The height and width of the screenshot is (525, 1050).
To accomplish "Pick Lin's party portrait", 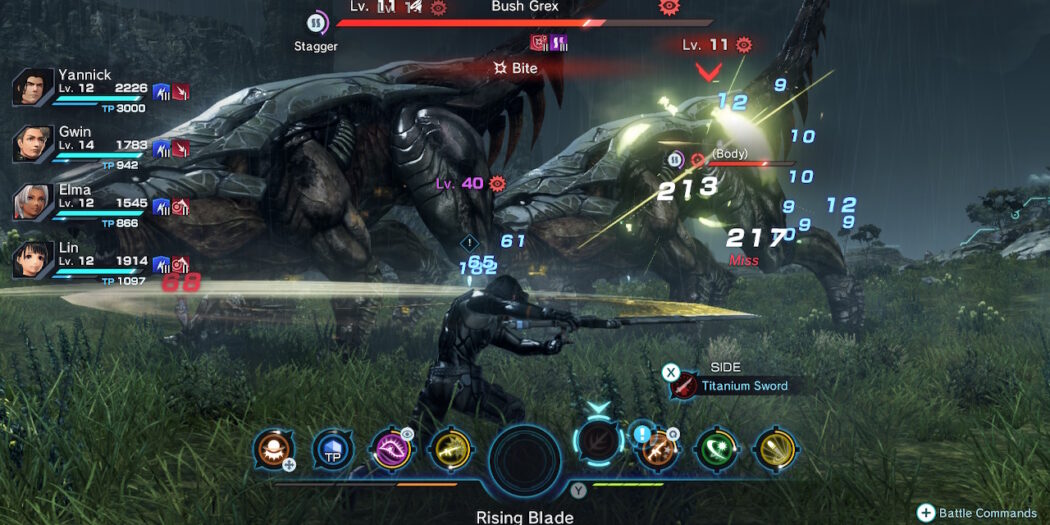I will coord(33,259).
